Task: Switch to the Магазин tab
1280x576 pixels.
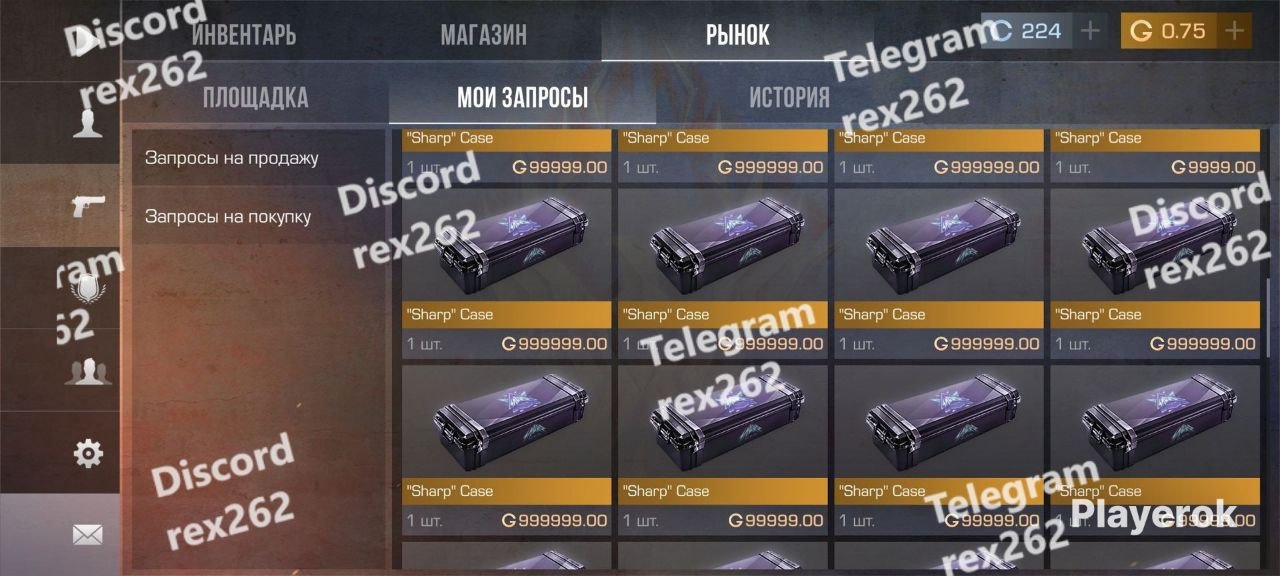Action: [x=483, y=35]
